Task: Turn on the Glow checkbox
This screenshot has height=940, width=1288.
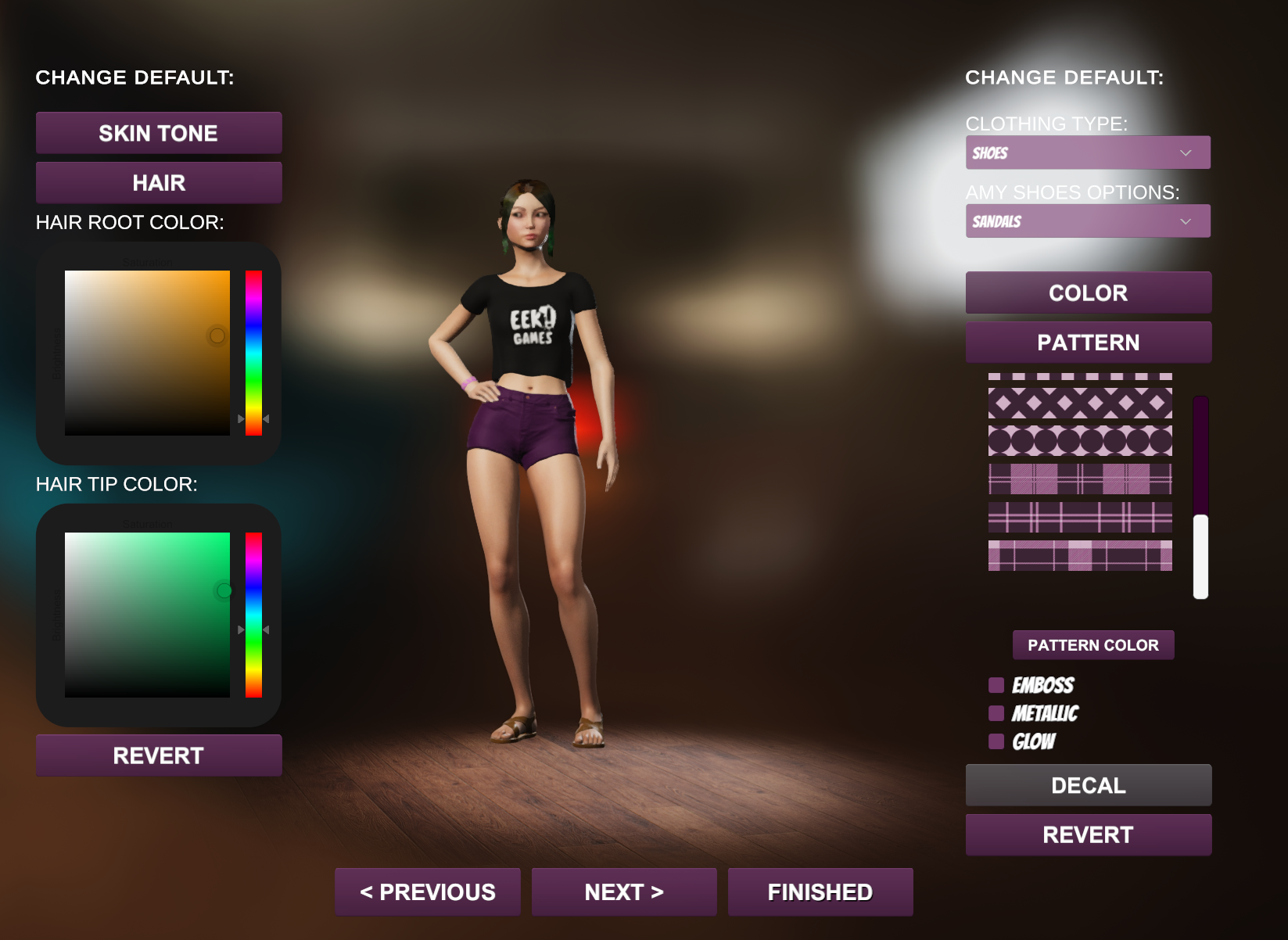Action: [x=996, y=741]
